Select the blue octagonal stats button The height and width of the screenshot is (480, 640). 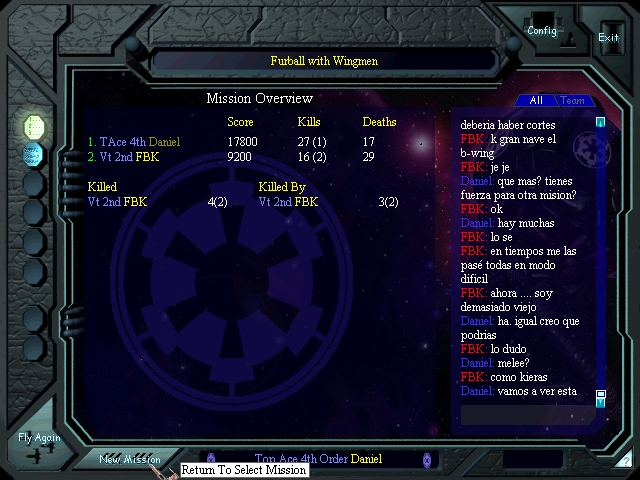(x=34, y=155)
